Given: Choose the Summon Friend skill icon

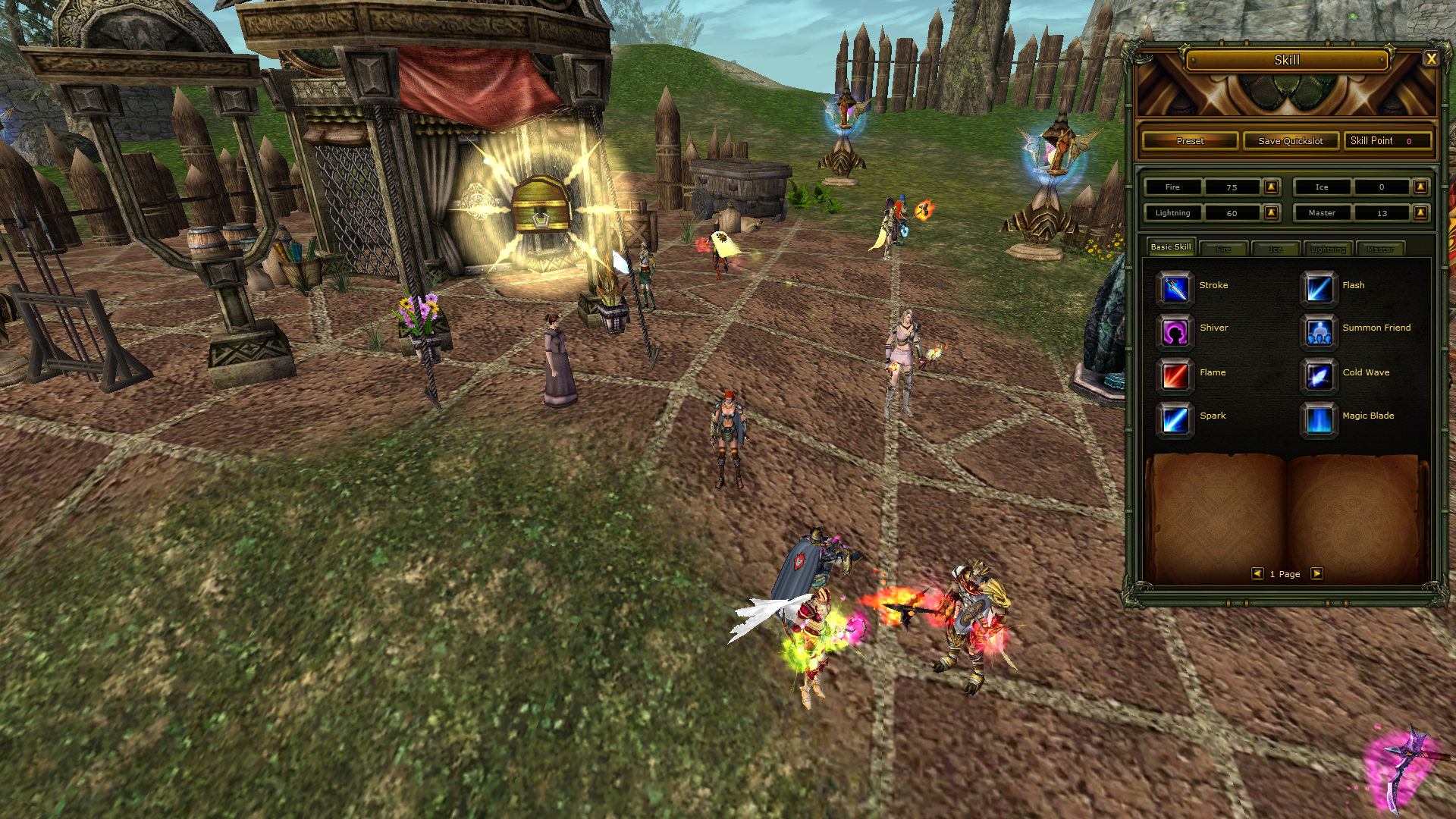Looking at the screenshot, I should tap(1319, 331).
